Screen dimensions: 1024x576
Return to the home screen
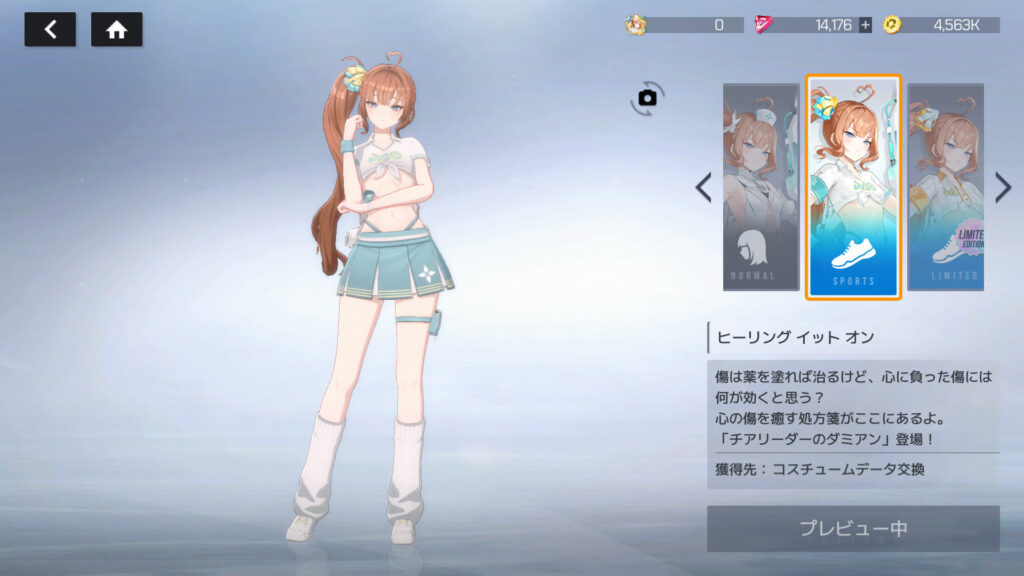(x=116, y=30)
